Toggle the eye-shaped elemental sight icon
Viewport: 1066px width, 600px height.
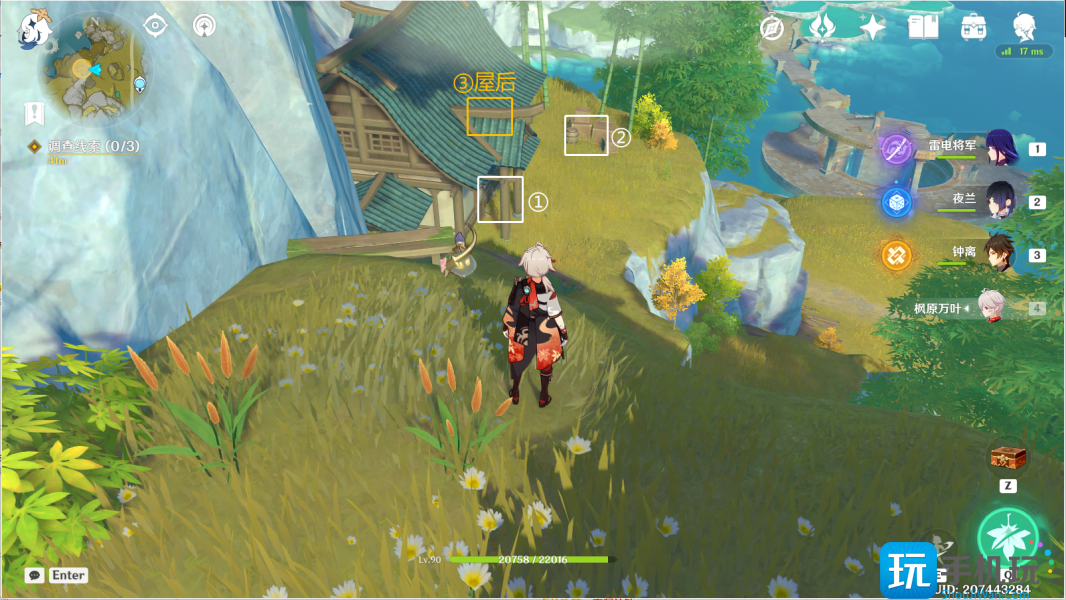[x=155, y=25]
